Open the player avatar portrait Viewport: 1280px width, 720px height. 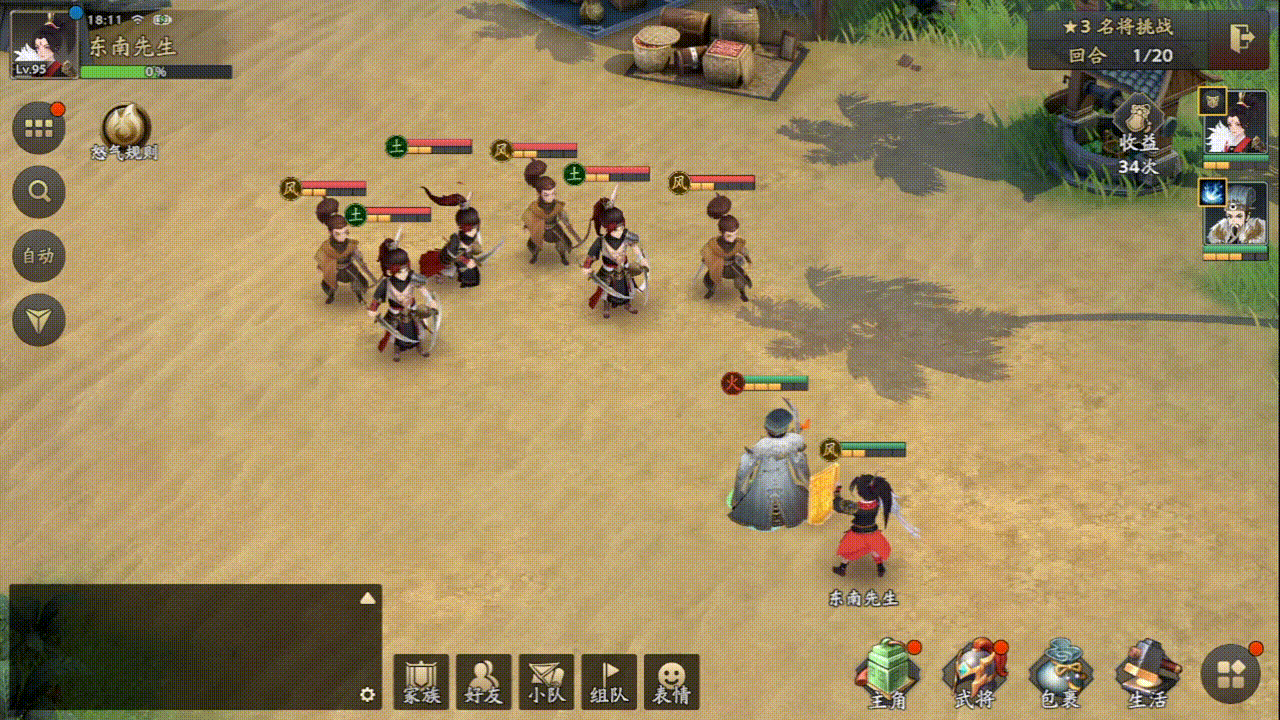coord(44,42)
